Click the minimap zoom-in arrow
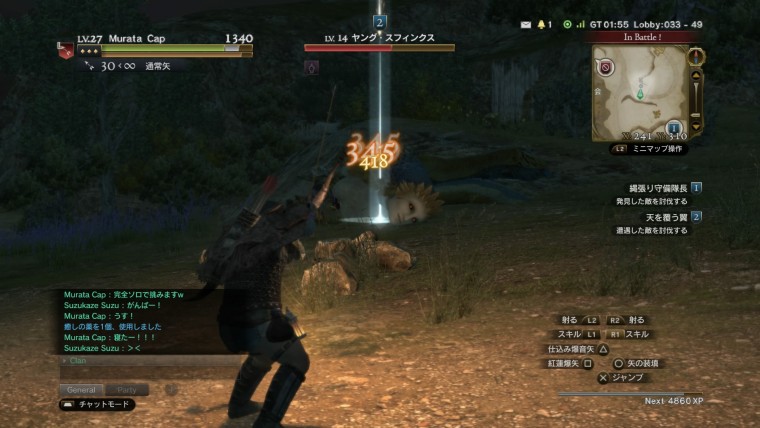 tap(697, 74)
